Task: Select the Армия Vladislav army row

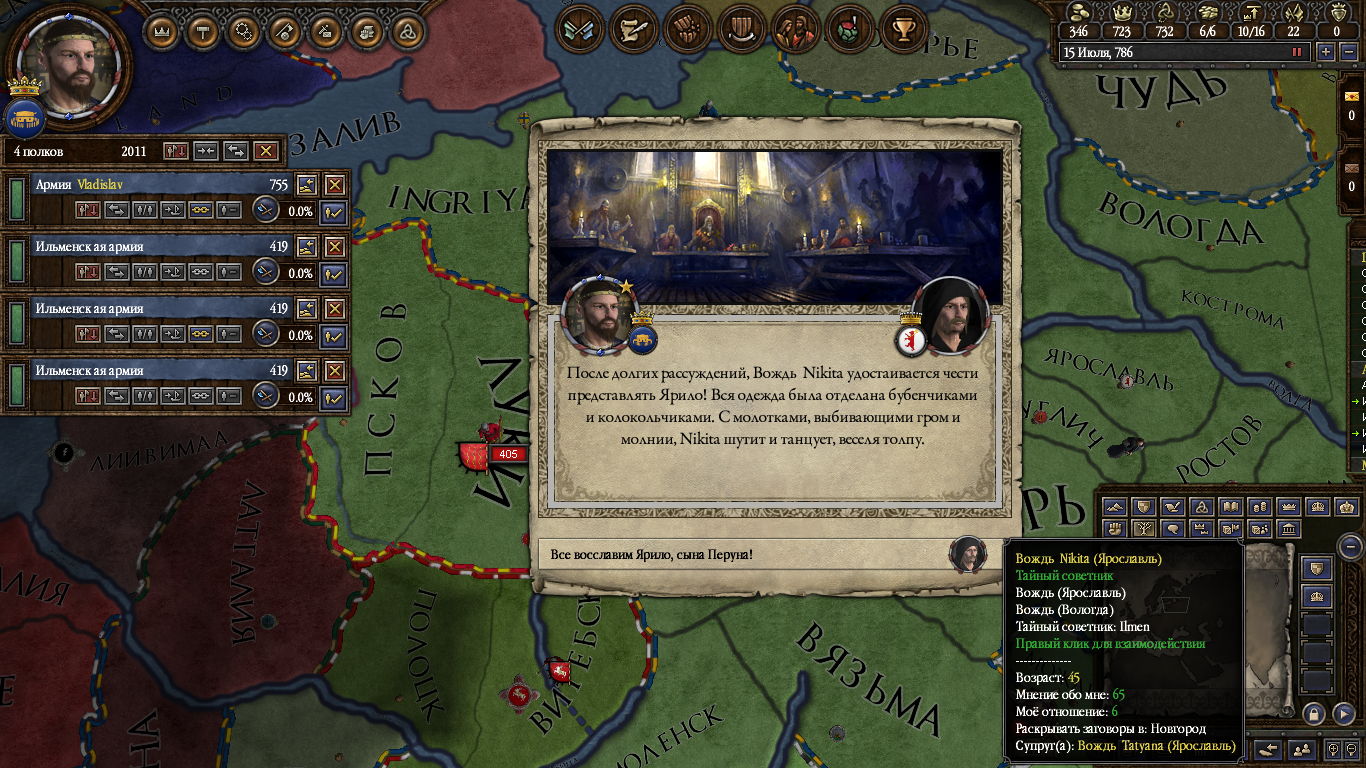Action: tap(150, 185)
